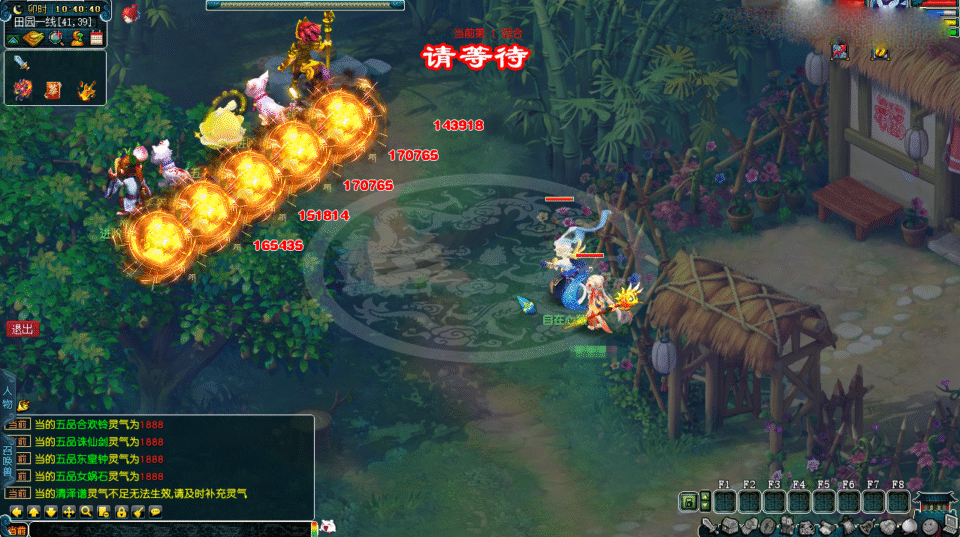Click the chat move-arrows button
This screenshot has width=960, height=537.
point(69,511)
